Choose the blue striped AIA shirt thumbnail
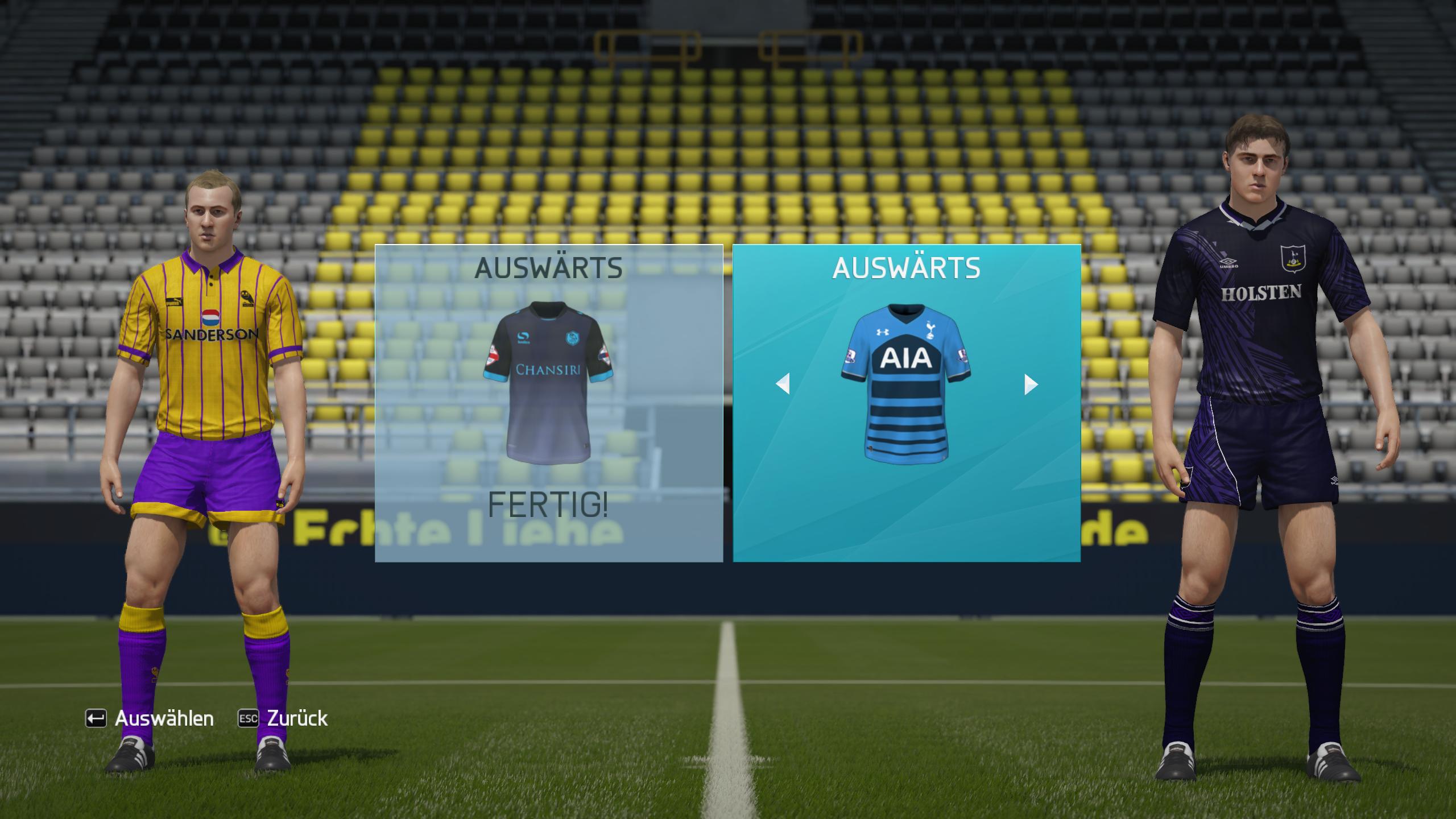This screenshot has width=1456, height=819. coord(906,383)
